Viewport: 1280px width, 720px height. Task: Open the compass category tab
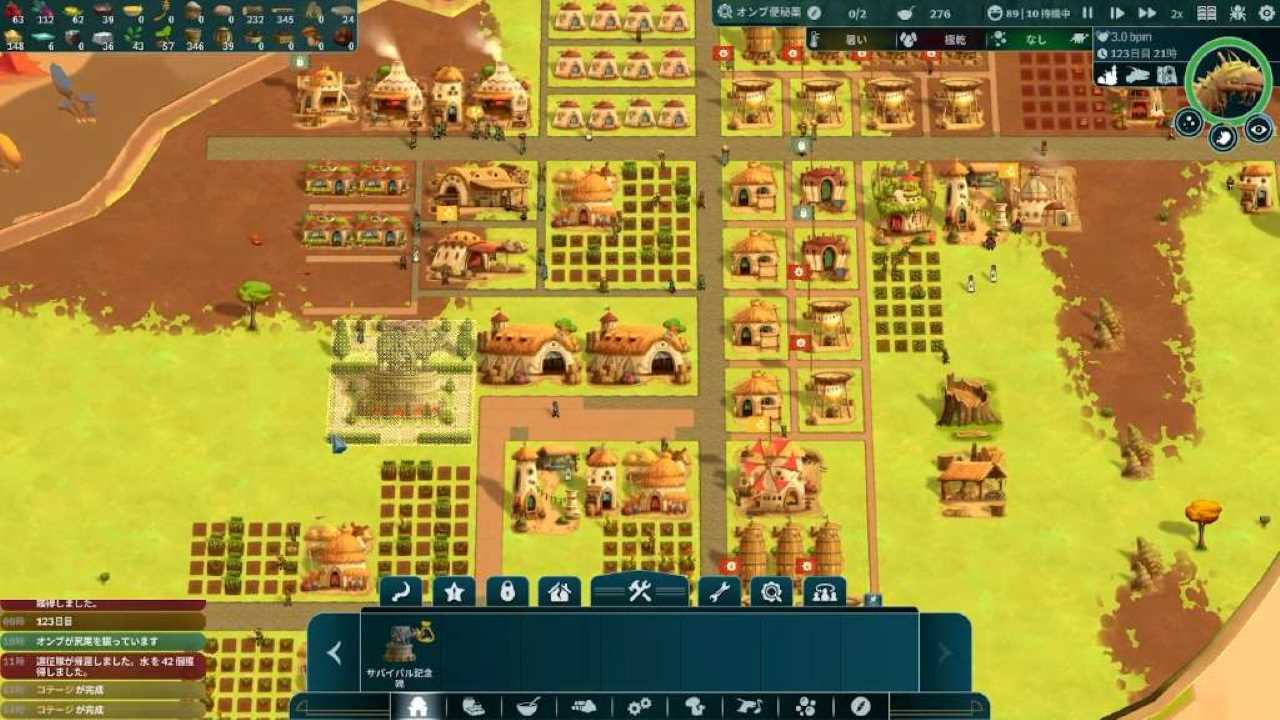coord(860,707)
